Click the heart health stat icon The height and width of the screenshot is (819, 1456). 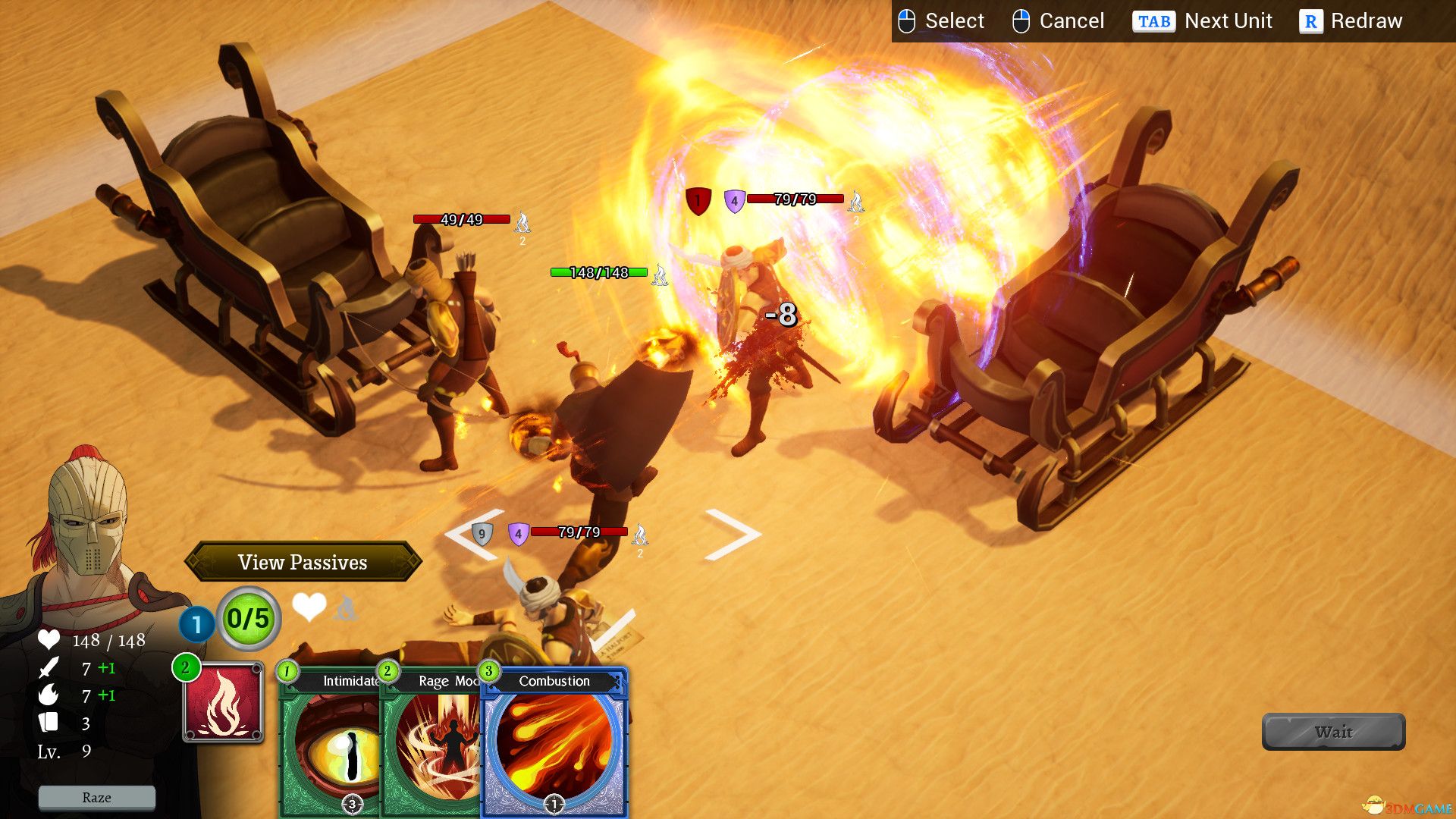(49, 641)
